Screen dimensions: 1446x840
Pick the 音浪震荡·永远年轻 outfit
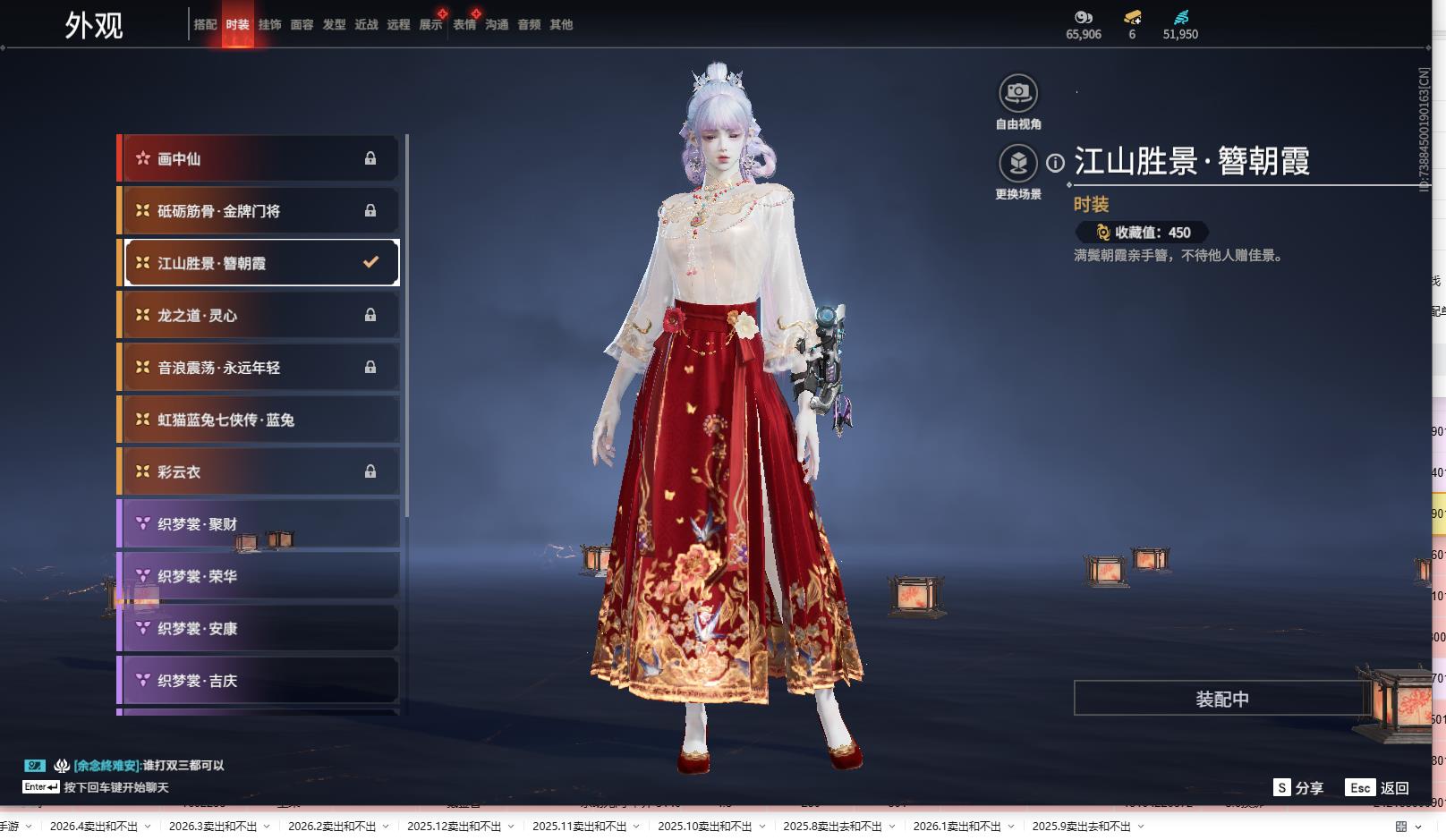[x=259, y=368]
